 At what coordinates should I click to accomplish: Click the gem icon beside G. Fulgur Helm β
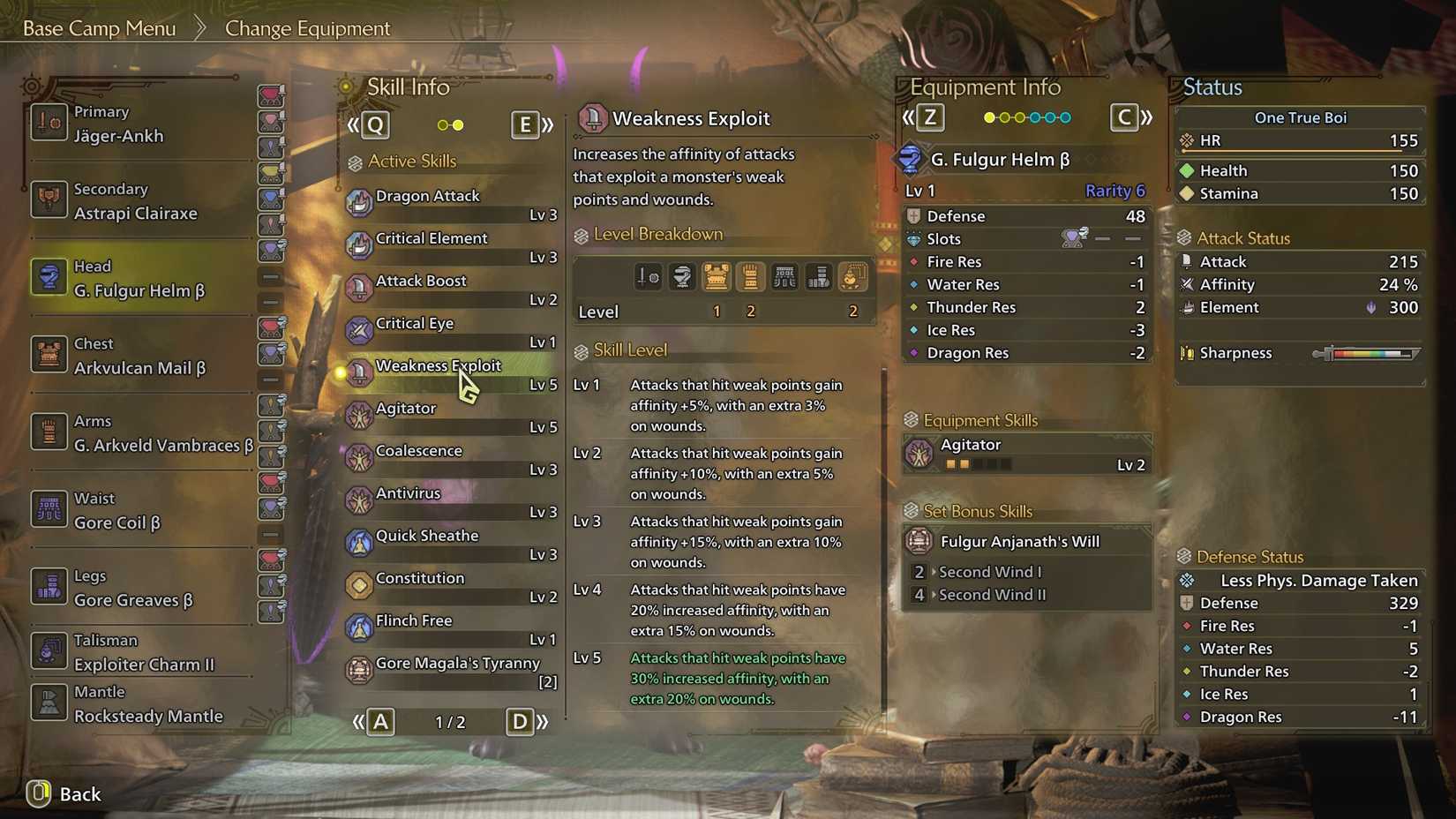pos(912,159)
